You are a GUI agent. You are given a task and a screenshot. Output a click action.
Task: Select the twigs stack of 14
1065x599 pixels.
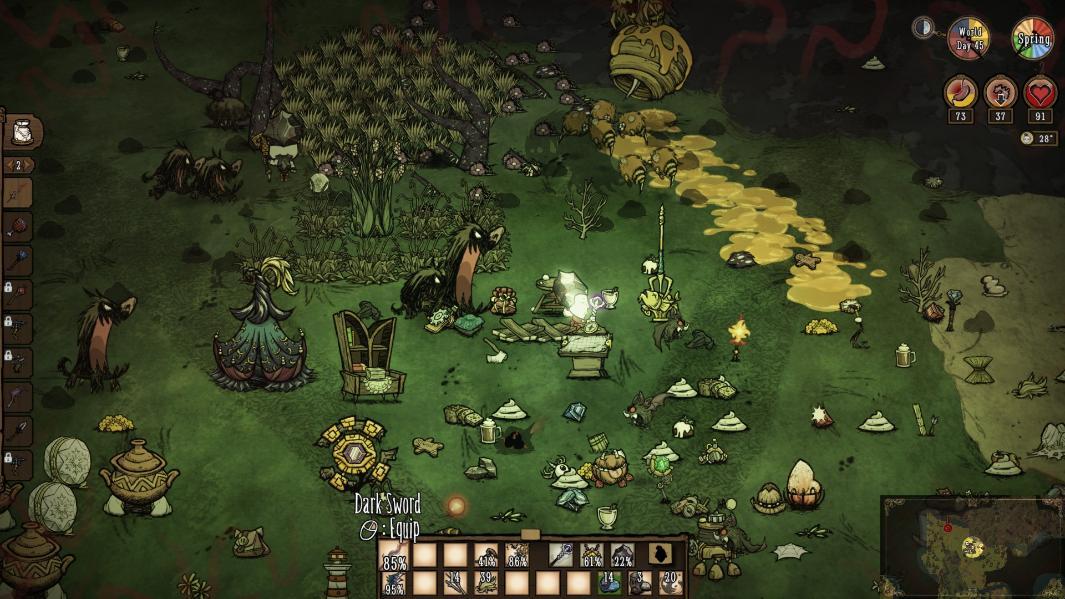453,582
